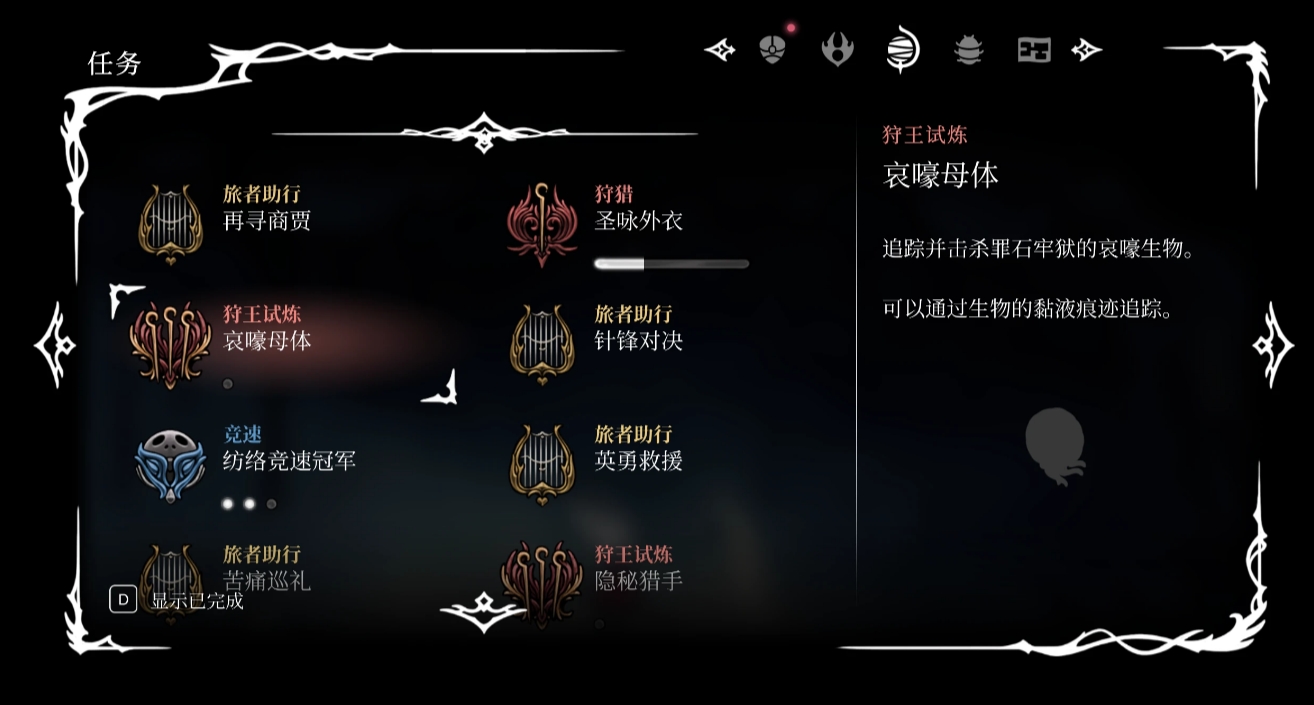1314x705 pixels.
Task: Click the ornate arrow on the right frame edge
Action: tap(1272, 345)
